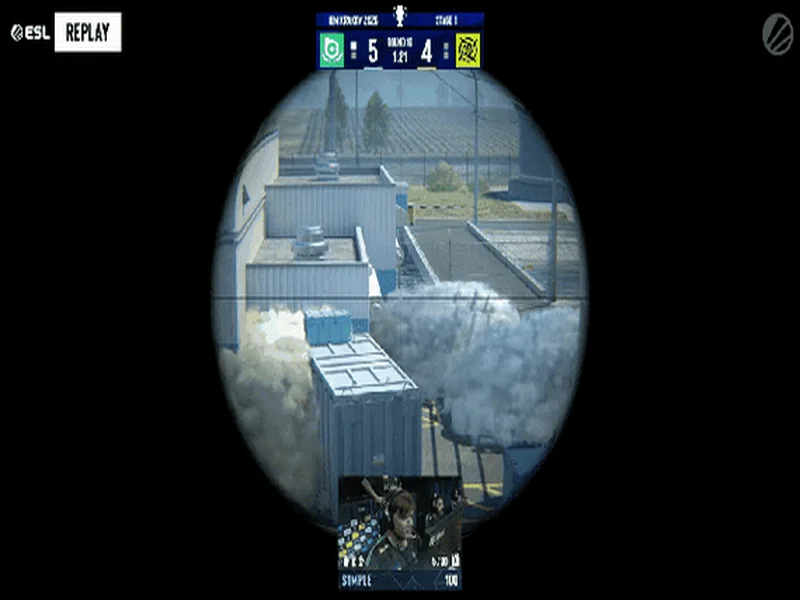Select the player webcam feed thumbnail
The height and width of the screenshot is (600, 800).
399,523
